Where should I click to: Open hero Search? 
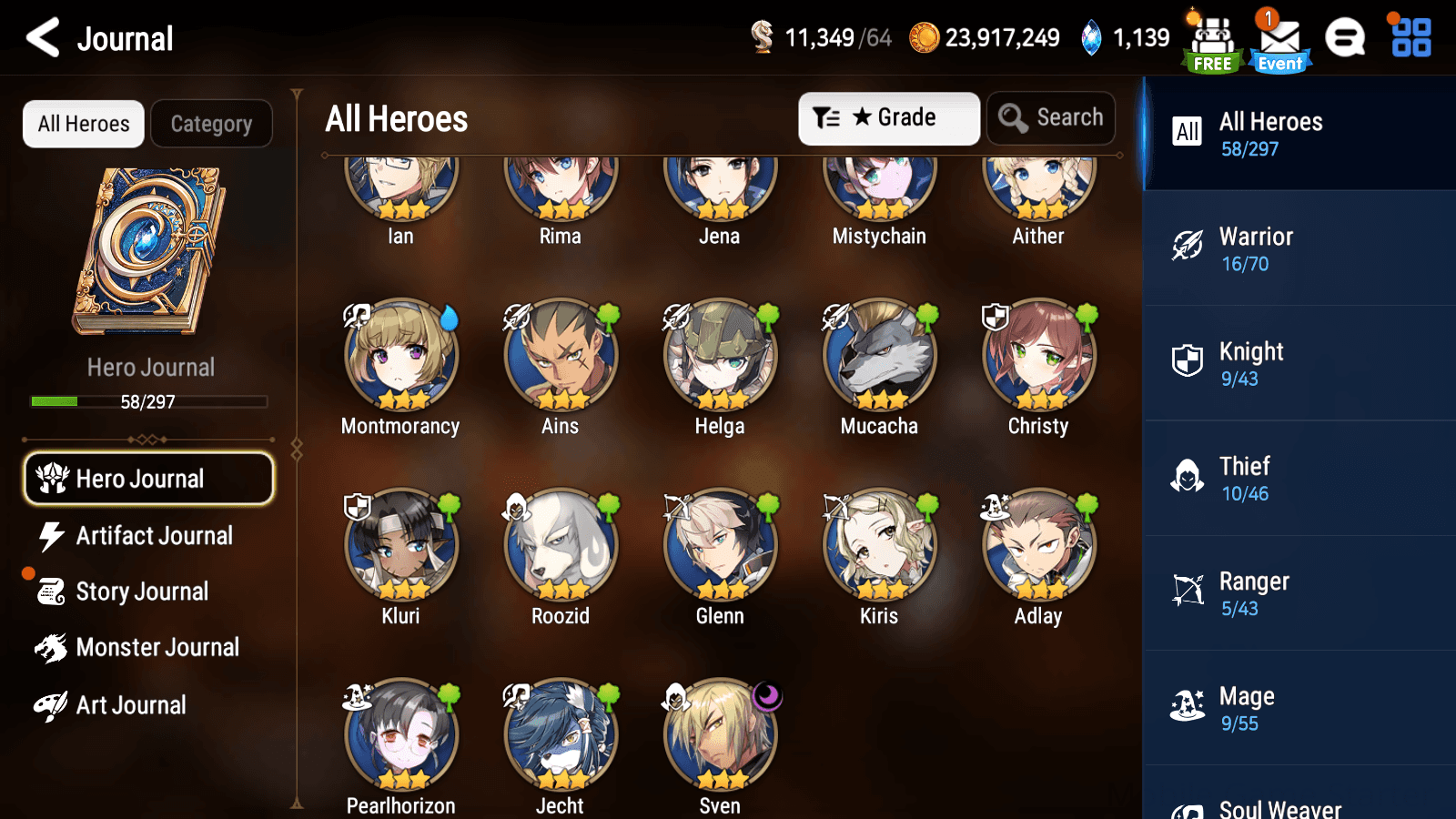click(x=1051, y=117)
